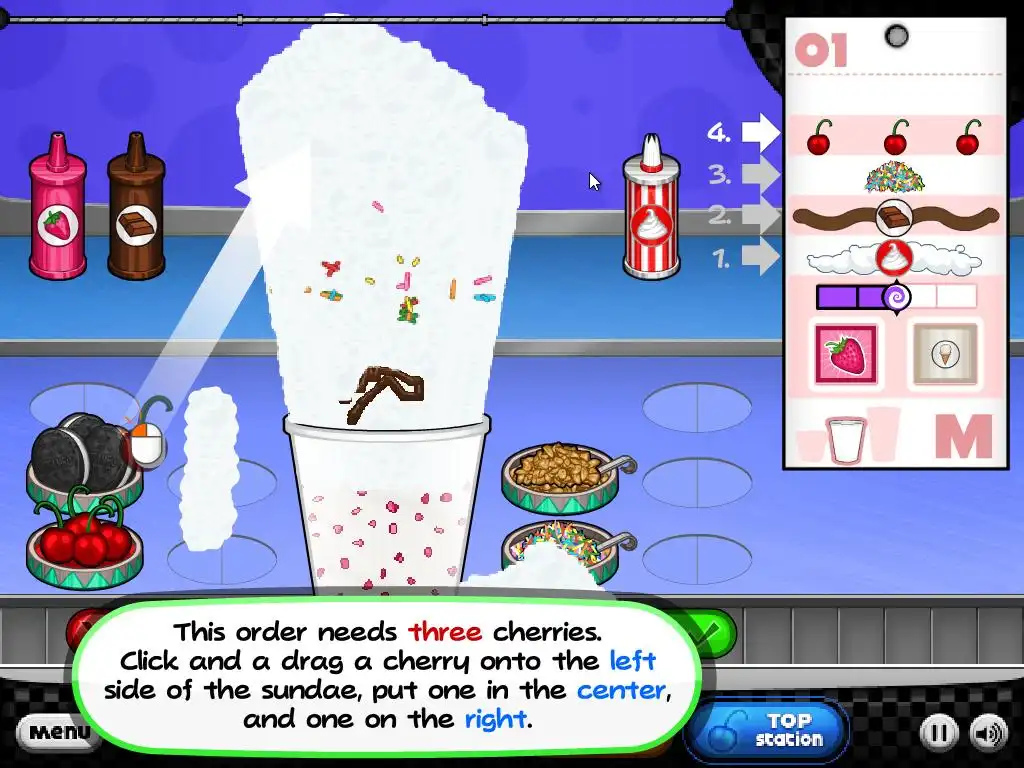The height and width of the screenshot is (768, 1024).
Task: Click the order ticket number 01
Action: 822,50
